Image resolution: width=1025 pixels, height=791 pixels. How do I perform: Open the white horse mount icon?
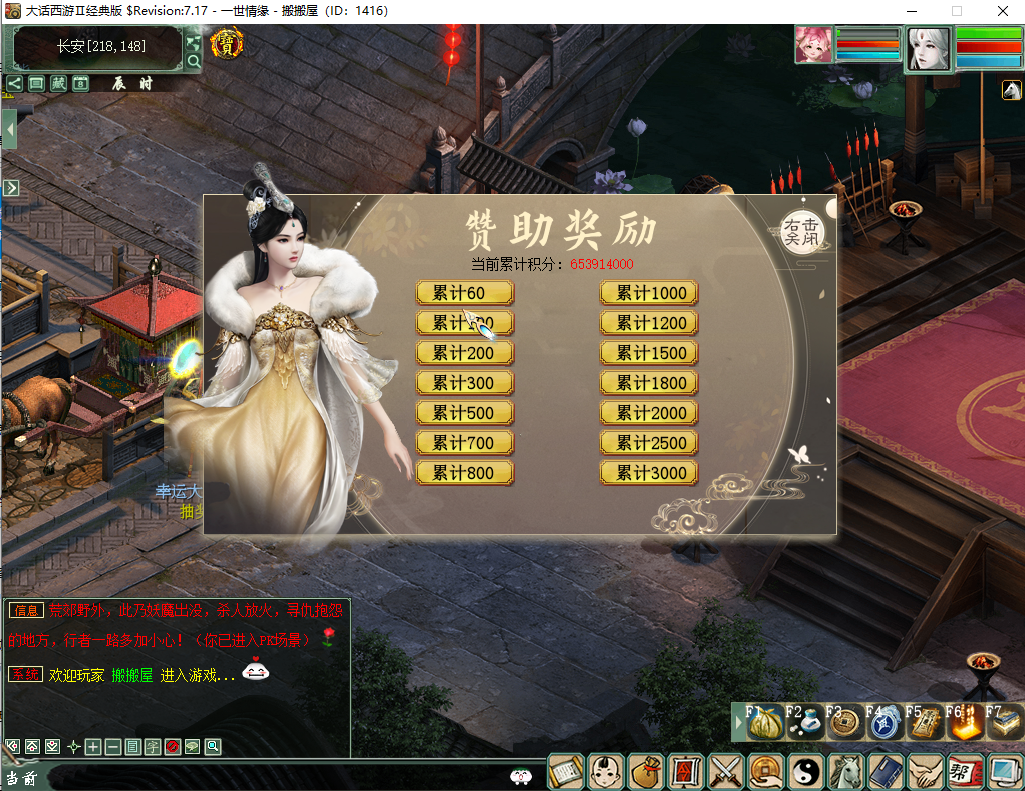[x=846, y=771]
